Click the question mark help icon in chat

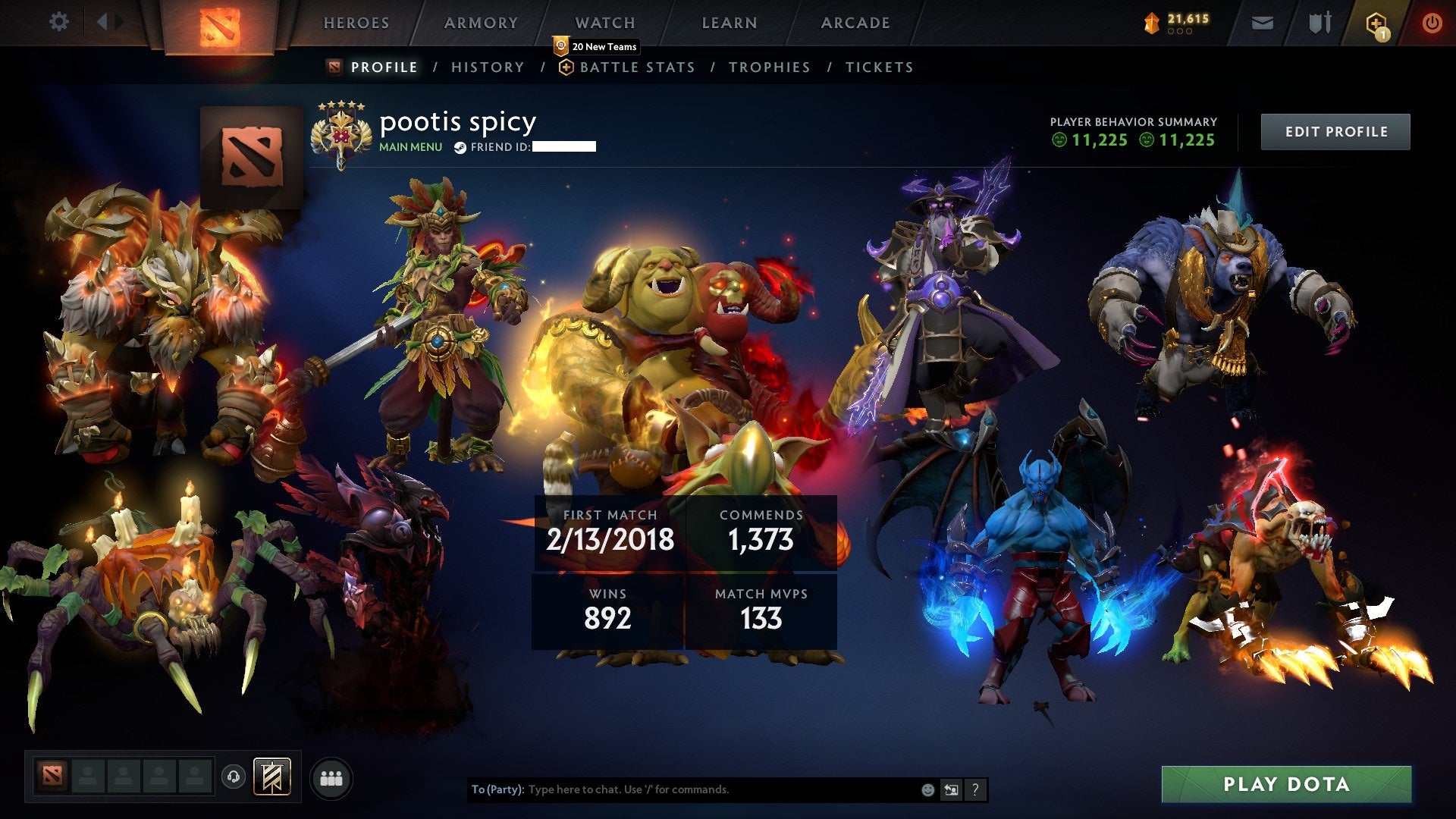[x=975, y=789]
